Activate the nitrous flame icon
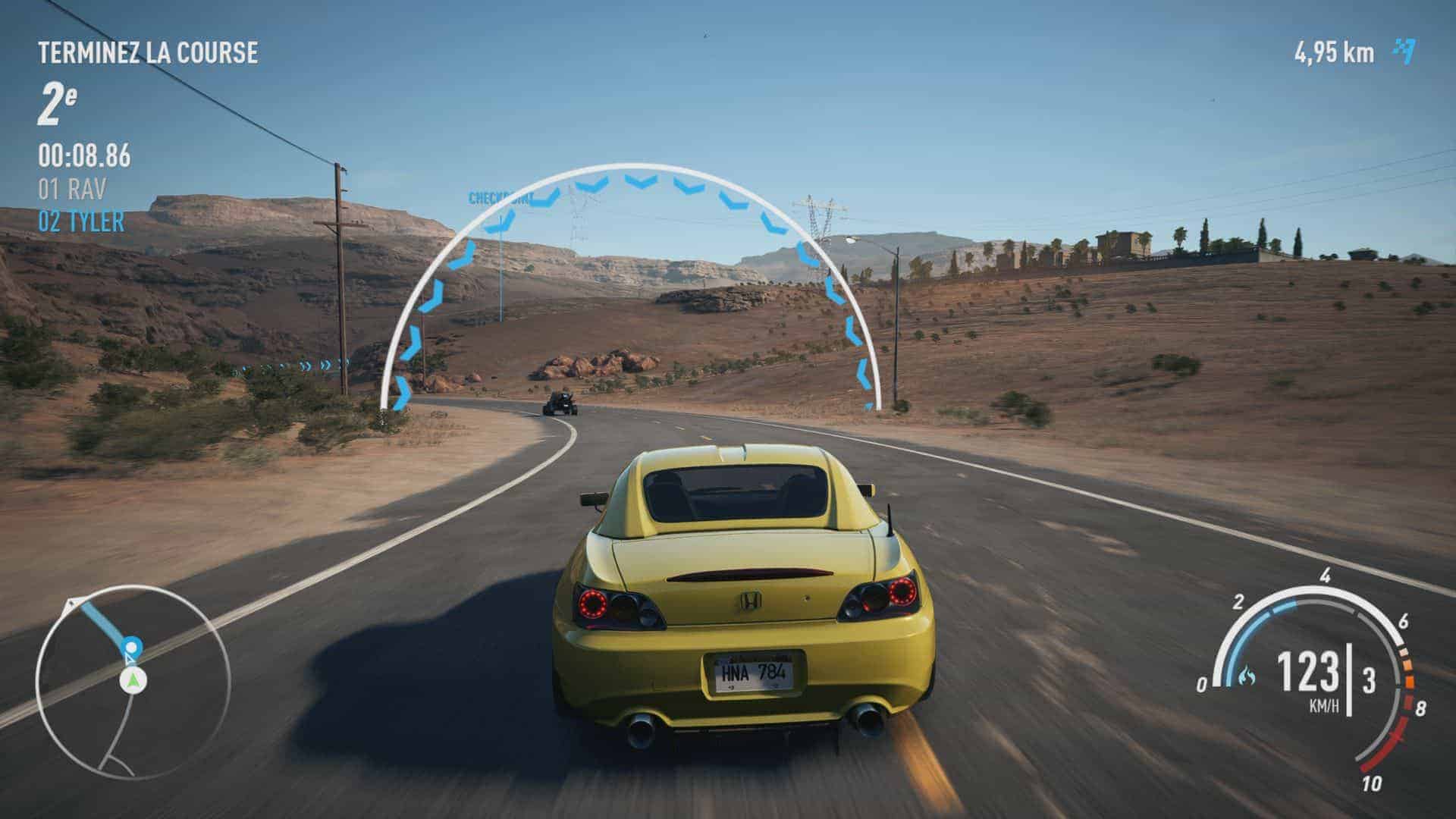The height and width of the screenshot is (819, 1456). pos(1246,674)
